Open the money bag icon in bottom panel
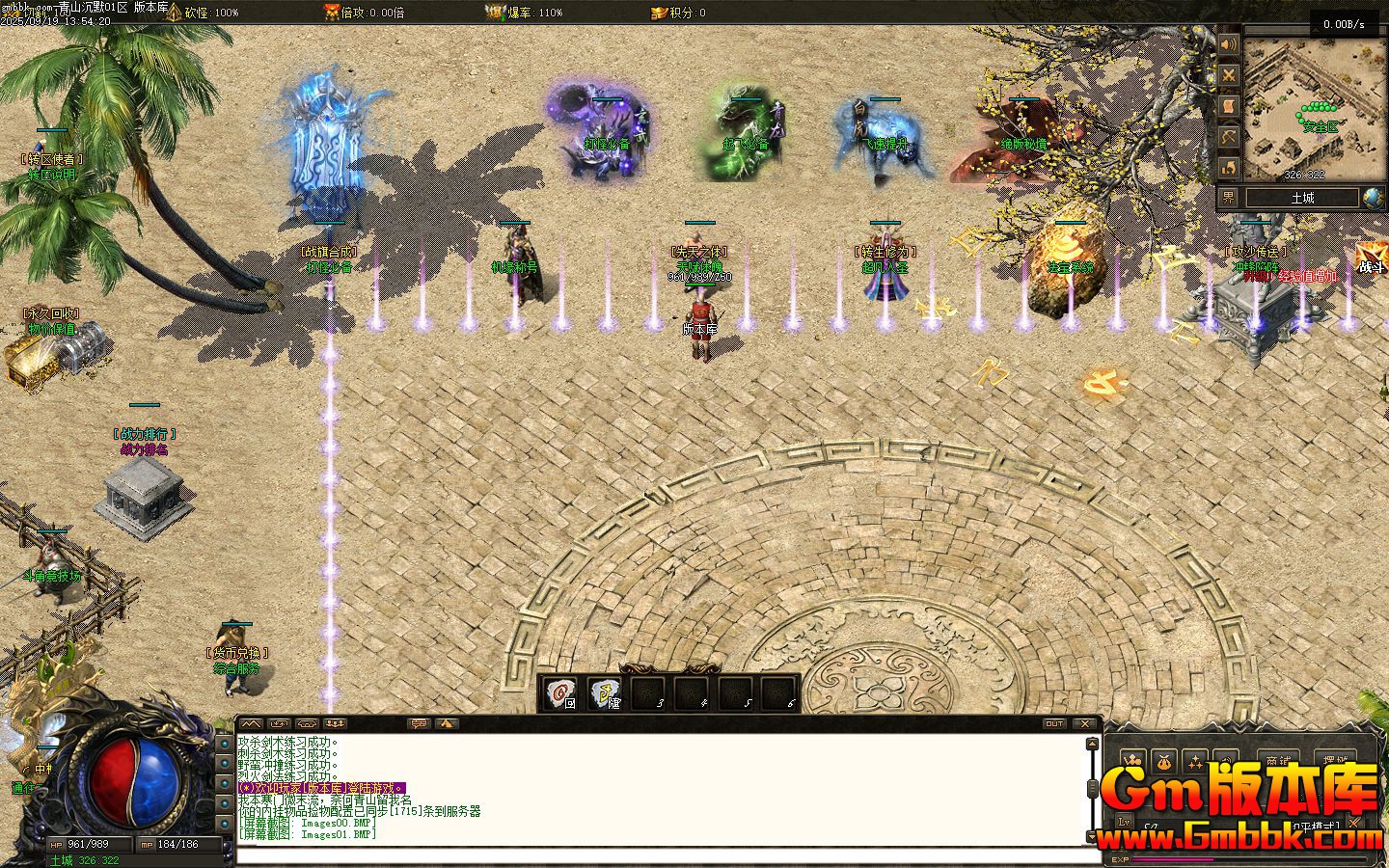Screen dimensions: 1389x868 [1164, 761]
